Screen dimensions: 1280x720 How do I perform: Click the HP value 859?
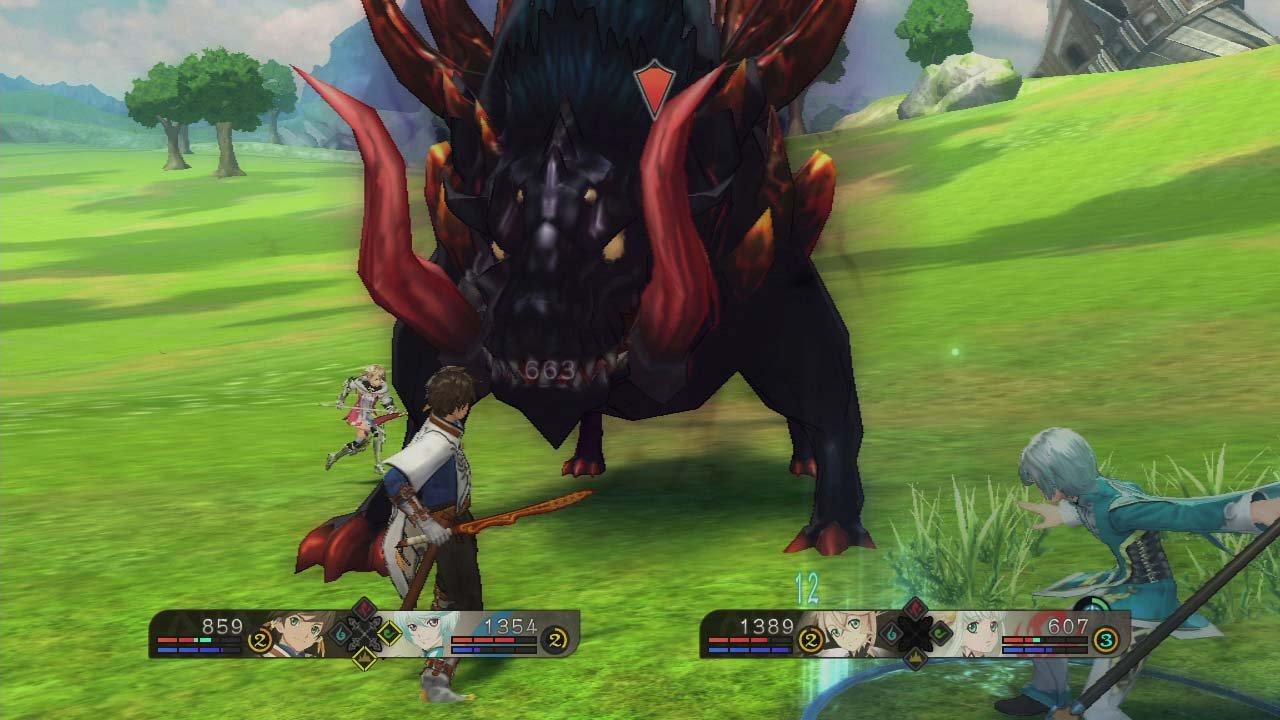point(222,626)
